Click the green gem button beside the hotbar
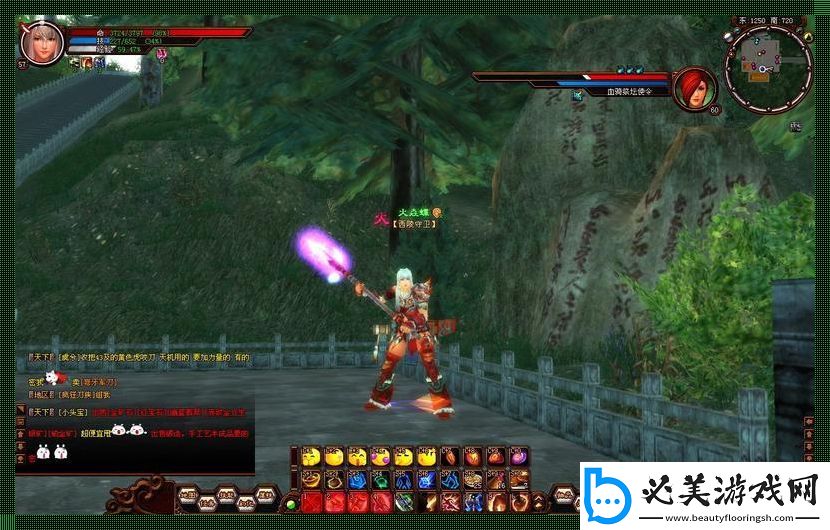The width and height of the screenshot is (830, 530). point(291,502)
